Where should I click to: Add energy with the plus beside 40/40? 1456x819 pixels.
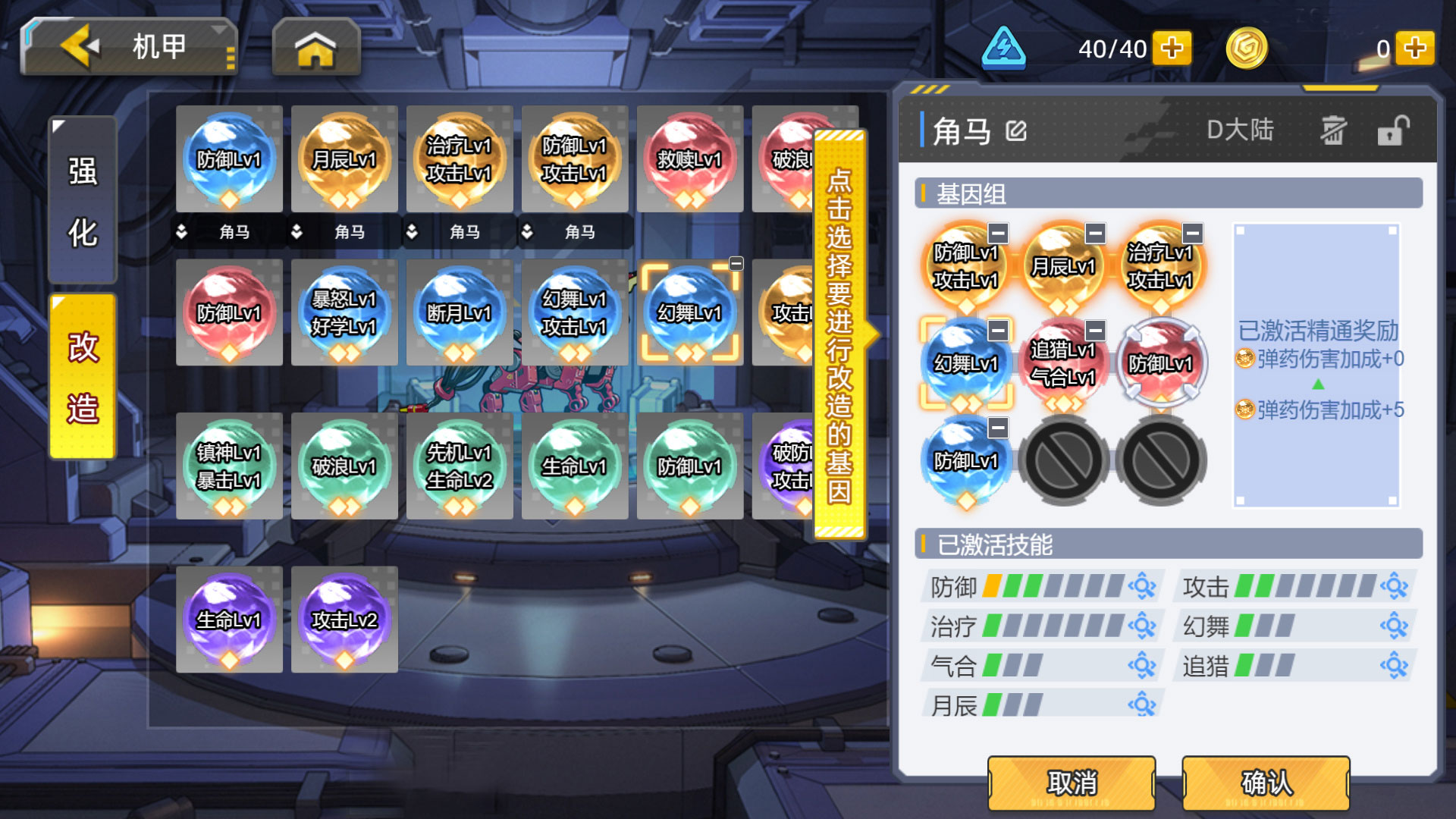tap(1172, 49)
